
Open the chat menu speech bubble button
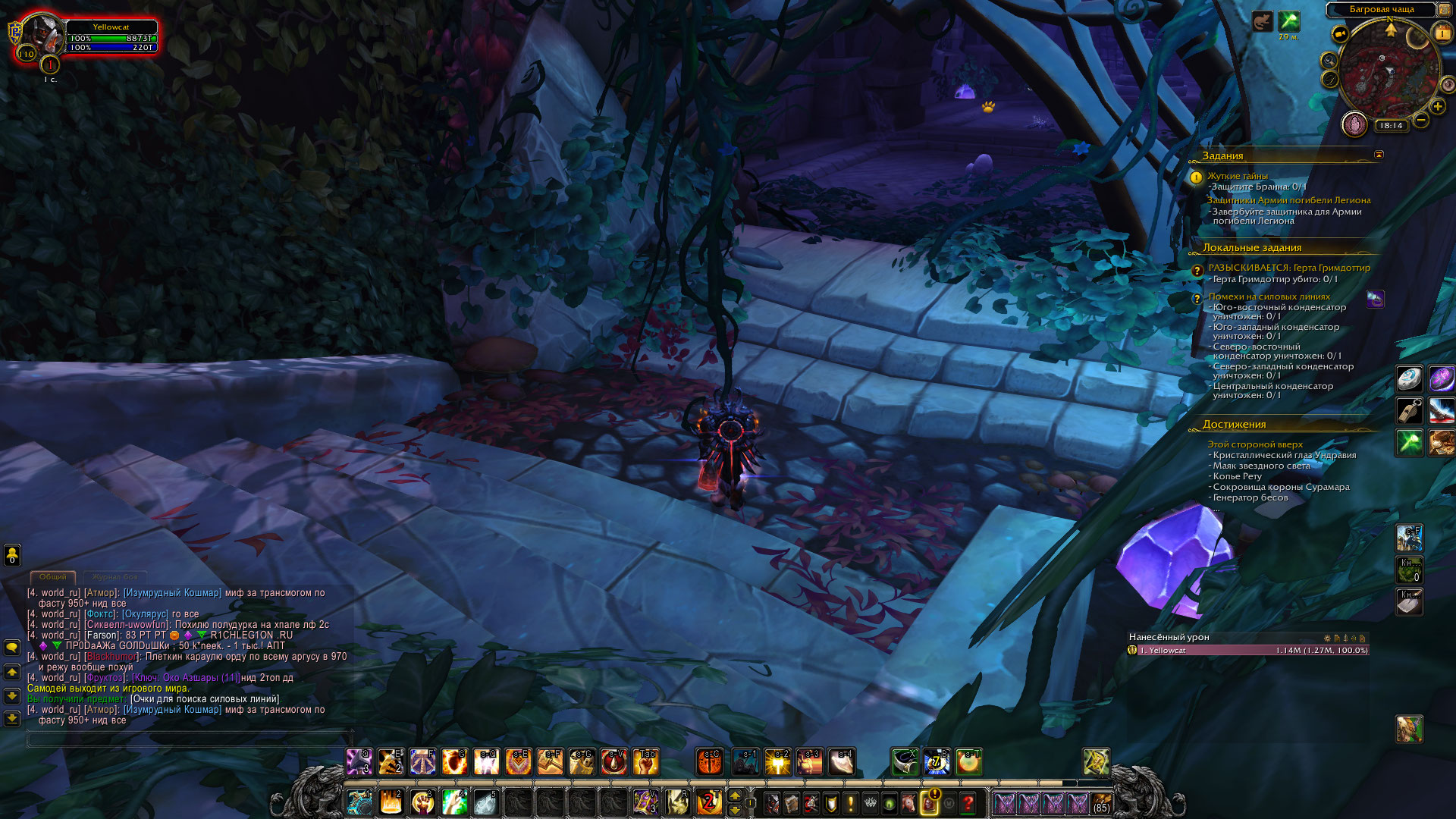click(12, 648)
